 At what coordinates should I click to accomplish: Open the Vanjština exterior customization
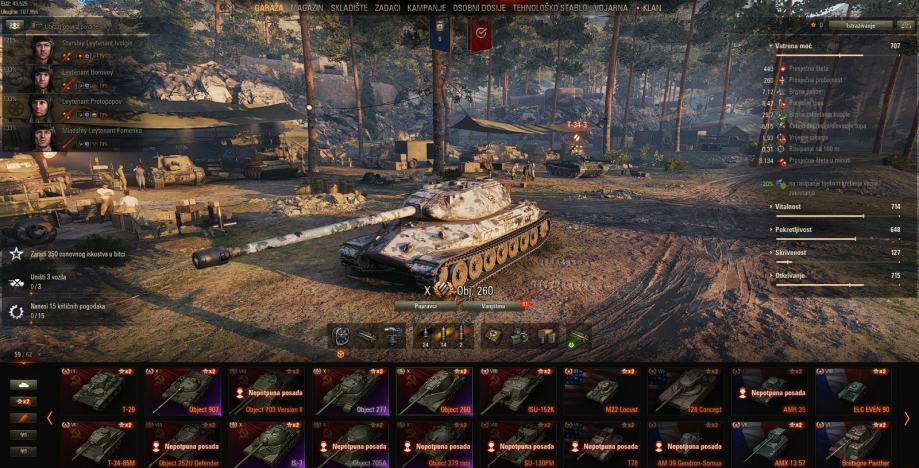pyautogui.click(x=492, y=305)
